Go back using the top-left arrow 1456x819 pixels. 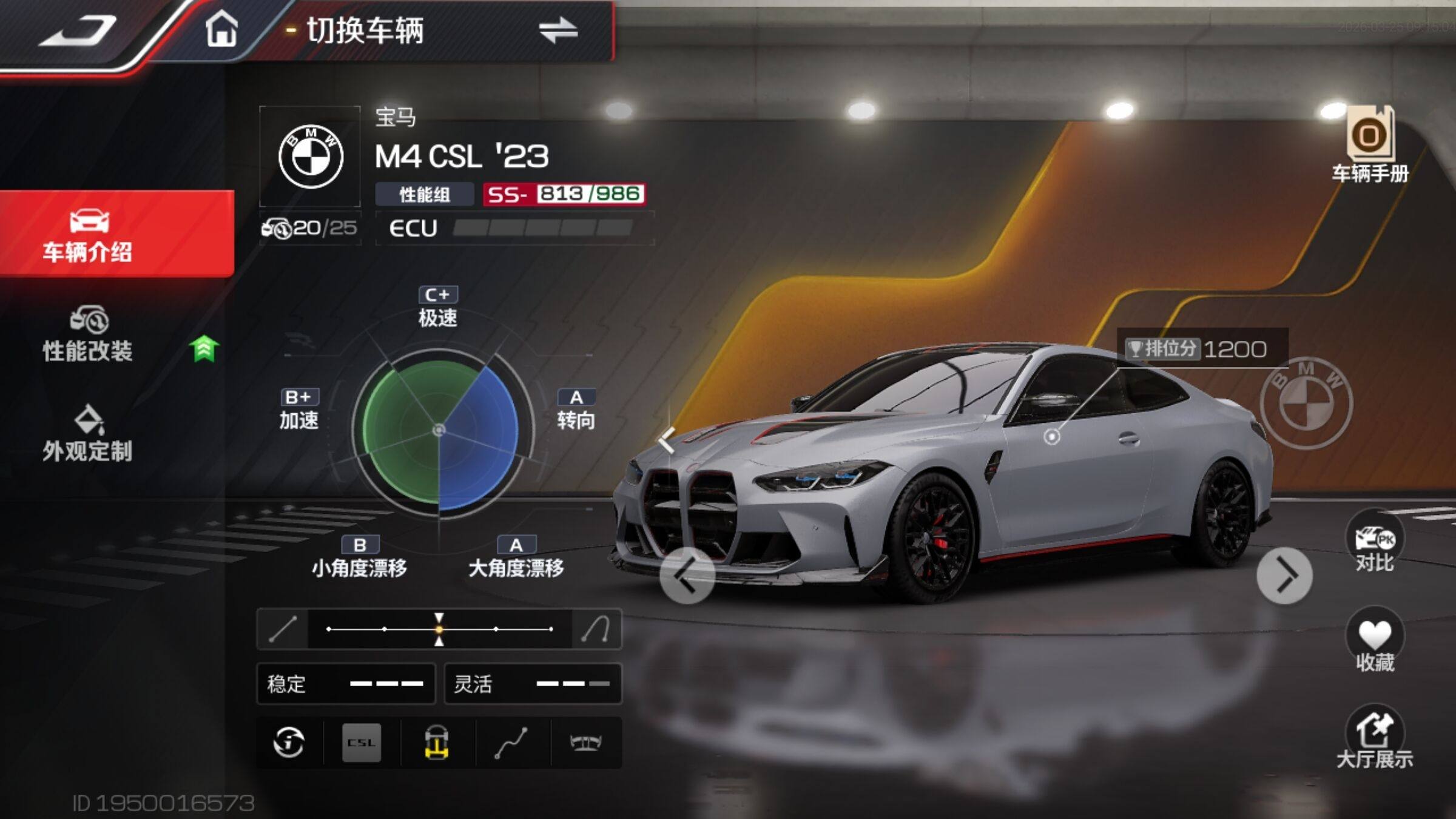[x=79, y=32]
